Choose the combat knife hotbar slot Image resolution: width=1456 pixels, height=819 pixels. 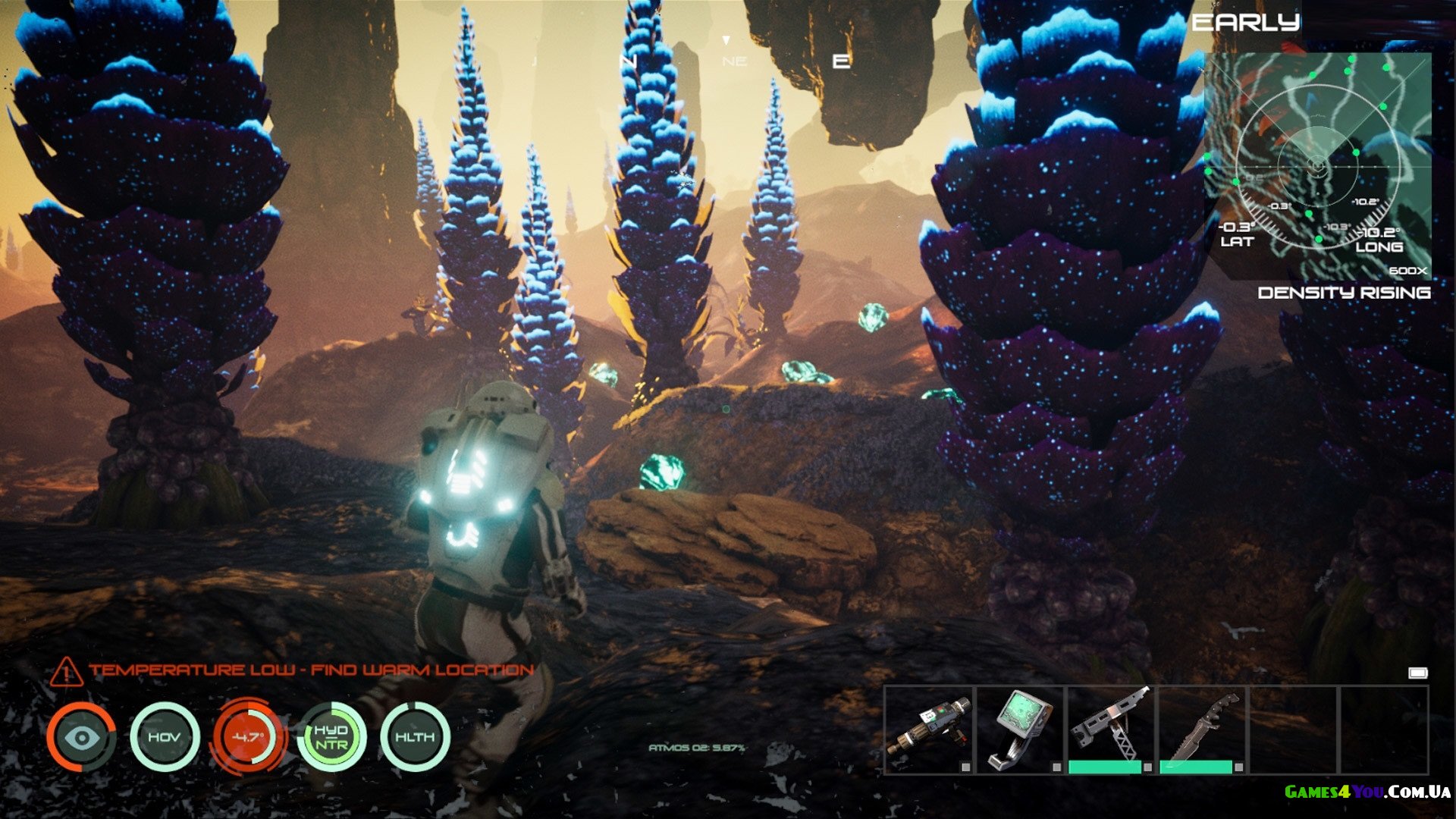click(x=1202, y=730)
